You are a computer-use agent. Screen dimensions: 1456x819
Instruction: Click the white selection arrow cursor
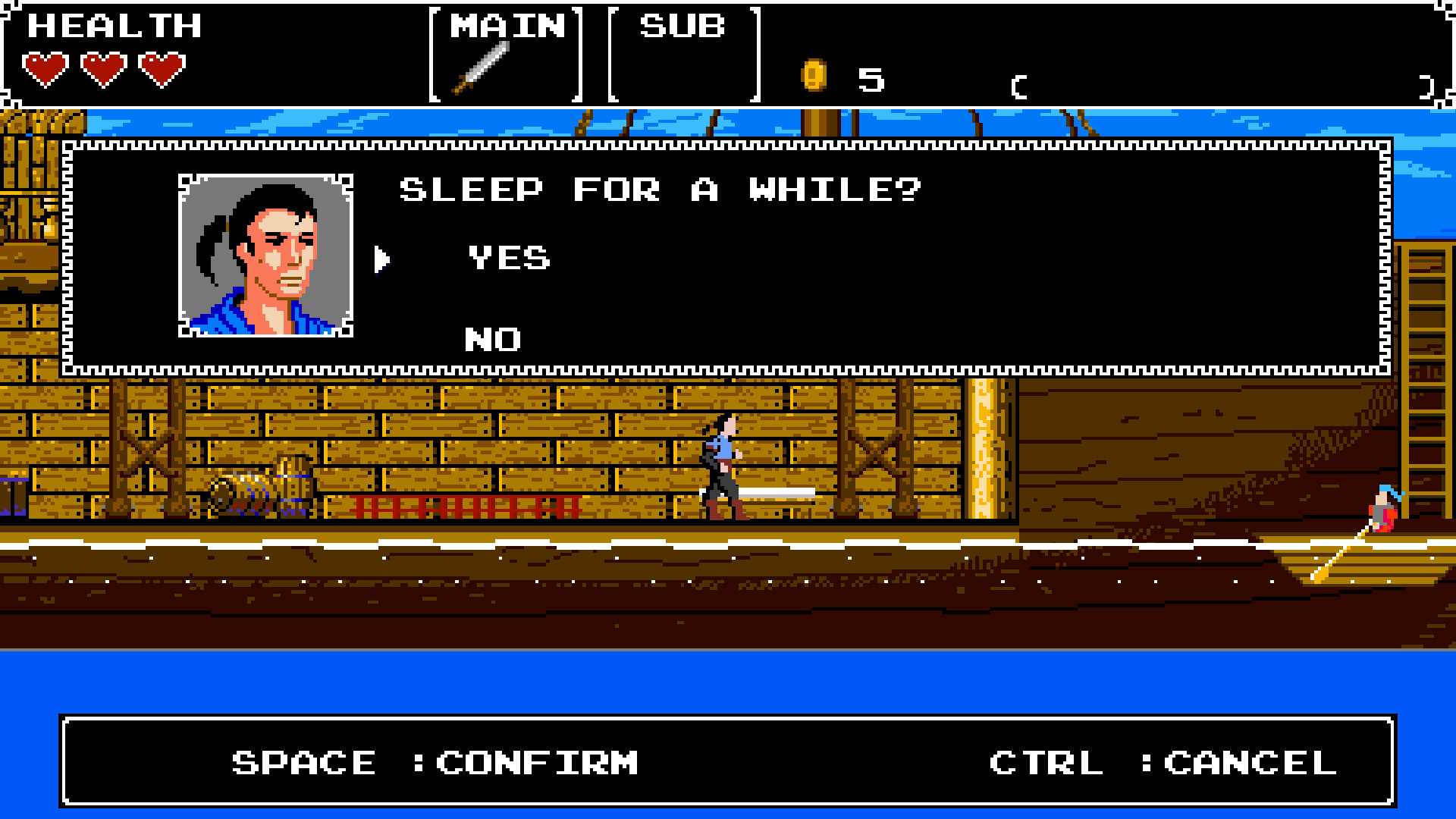pyautogui.click(x=382, y=259)
